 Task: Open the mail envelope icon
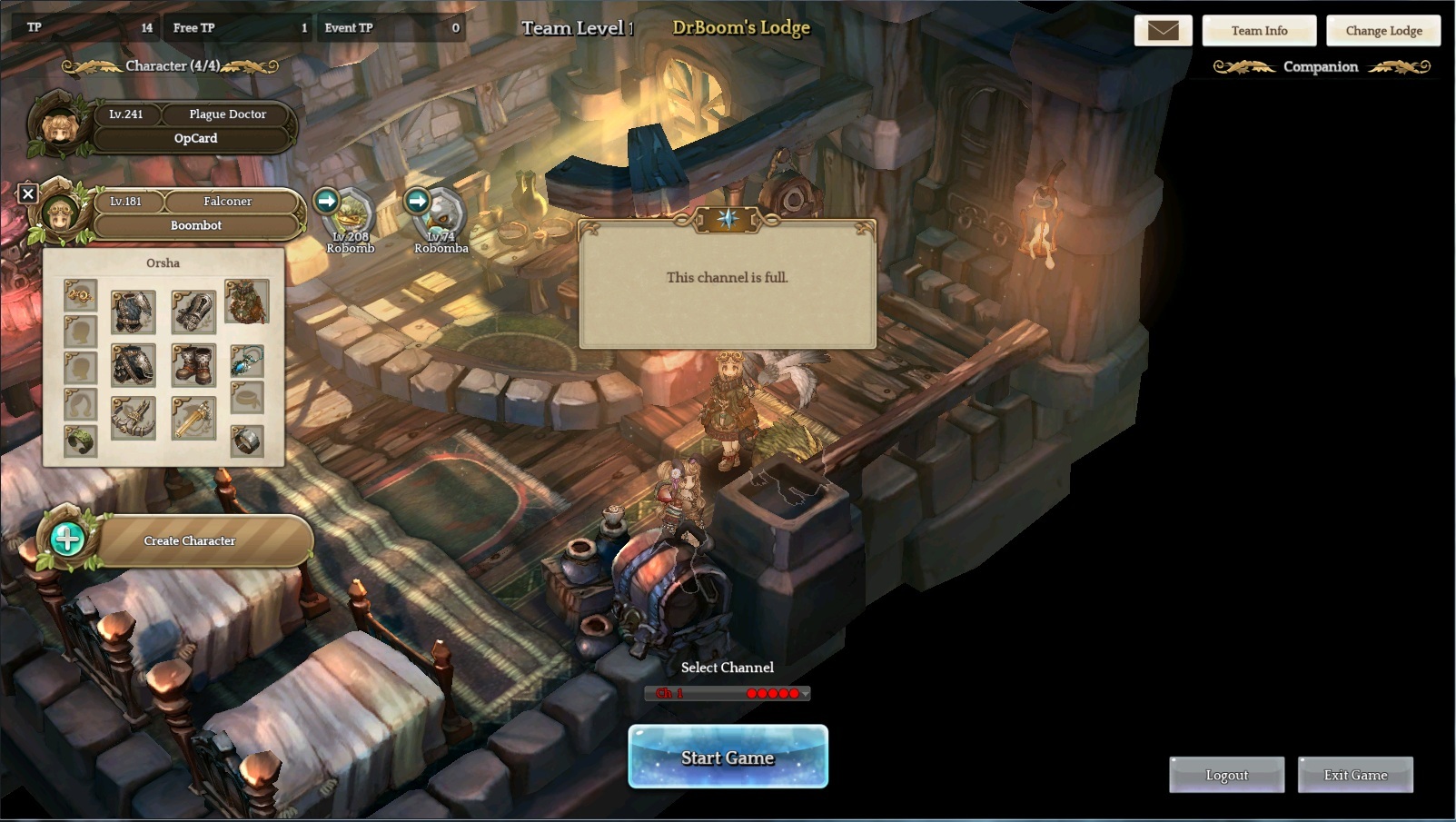click(1163, 31)
